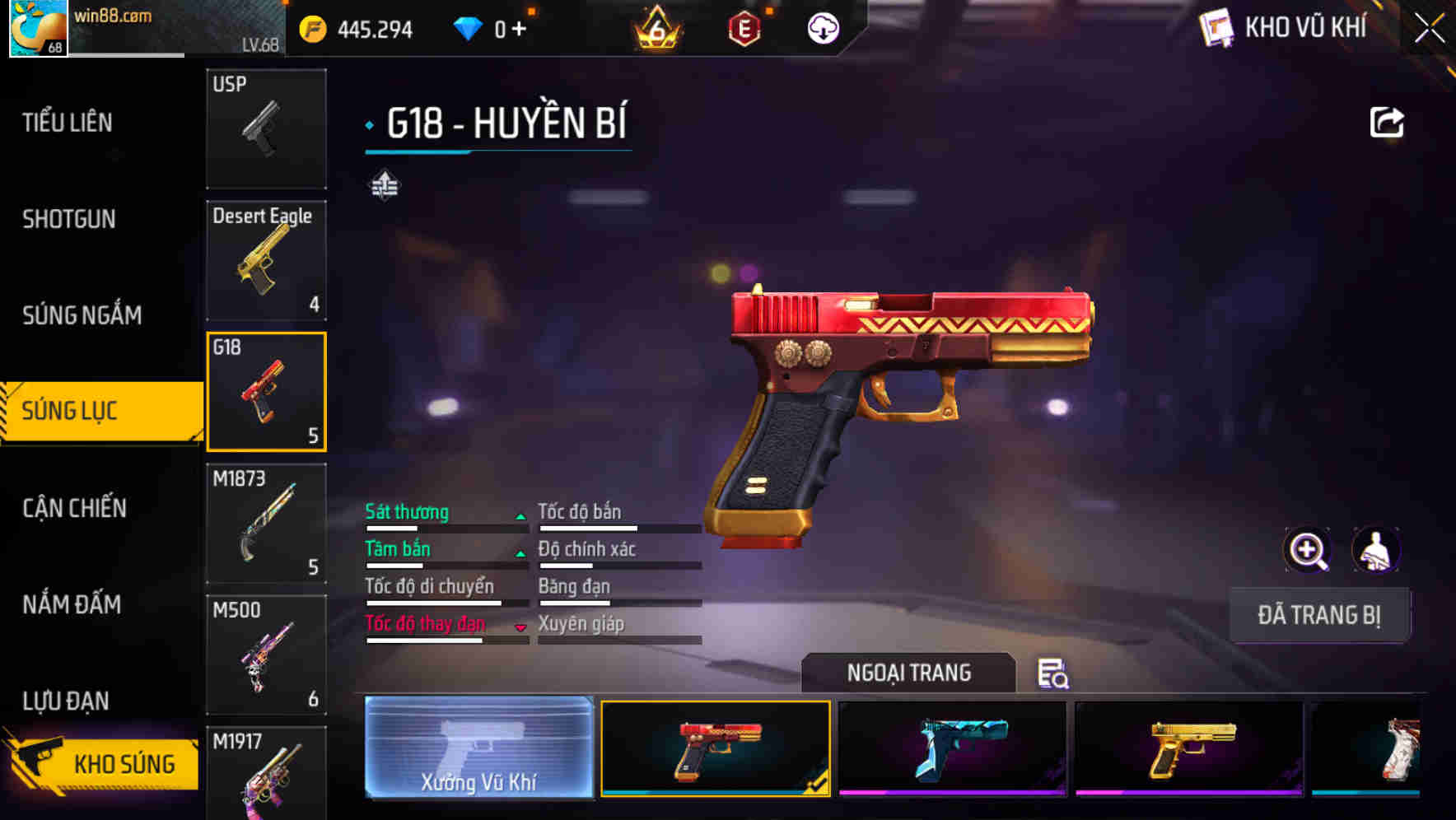Click the cloud download icon in the top bar
Viewport: 1456px width, 820px height.
(821, 27)
